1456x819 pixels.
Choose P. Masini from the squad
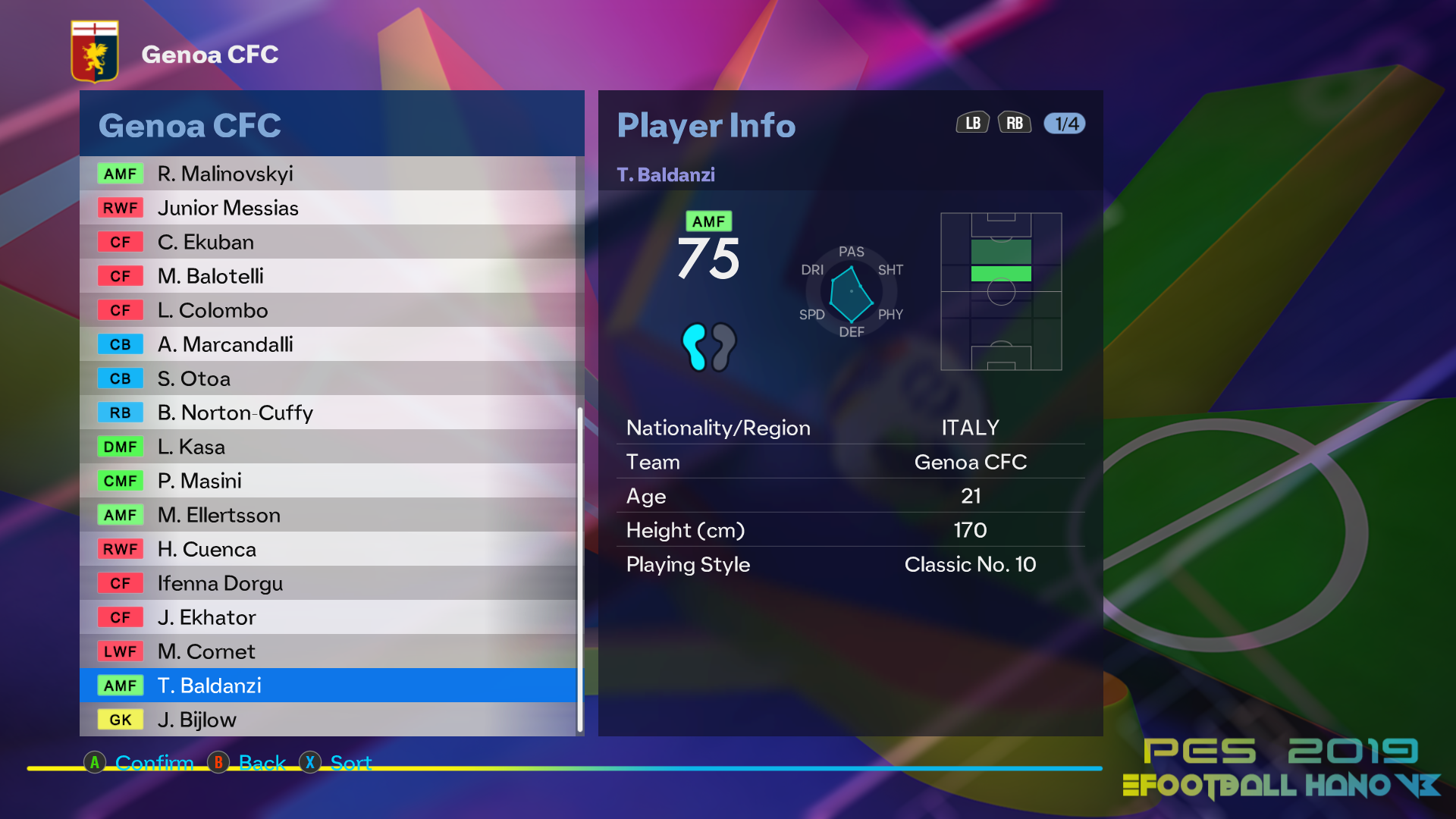click(x=328, y=481)
